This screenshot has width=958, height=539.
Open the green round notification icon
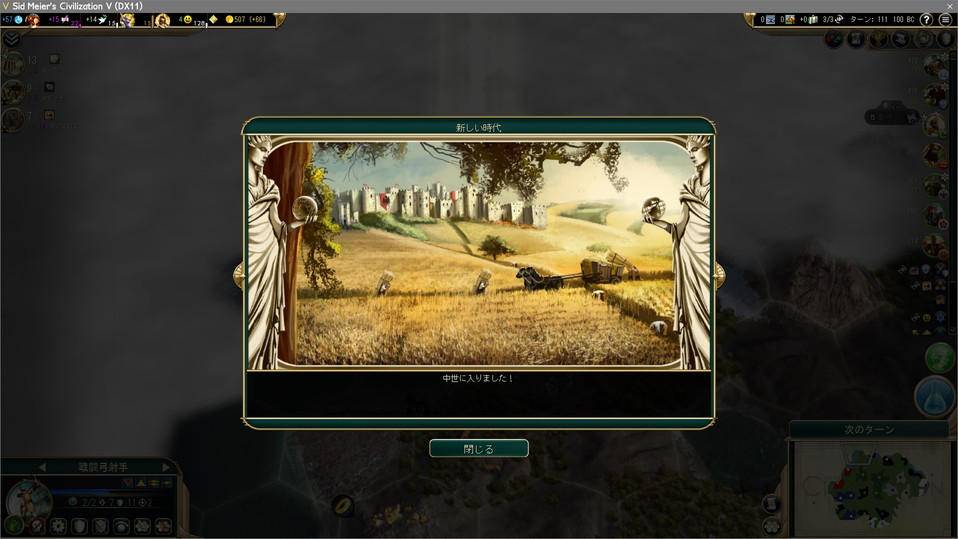point(940,357)
